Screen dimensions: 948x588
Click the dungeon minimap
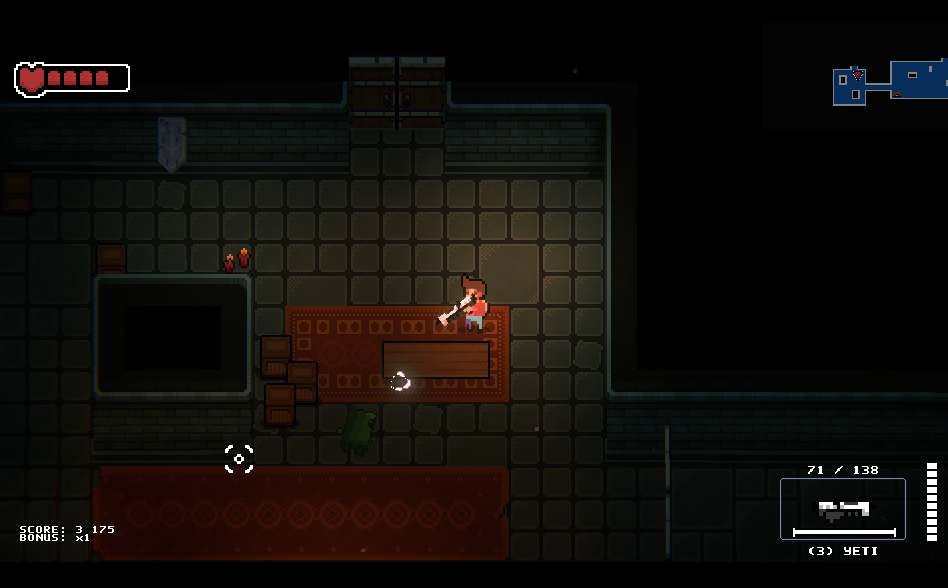click(x=890, y=82)
